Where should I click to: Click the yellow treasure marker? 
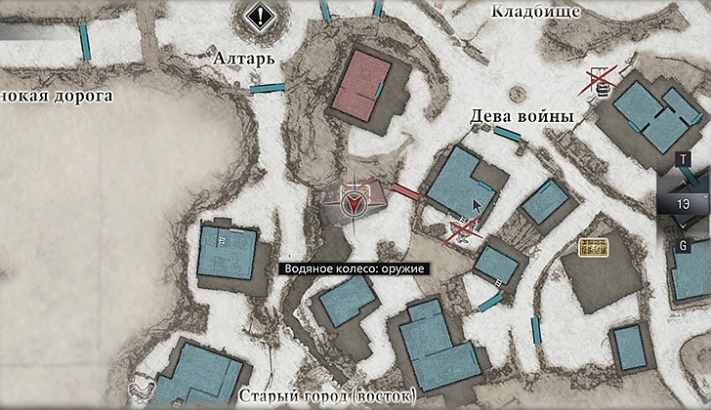595,247
